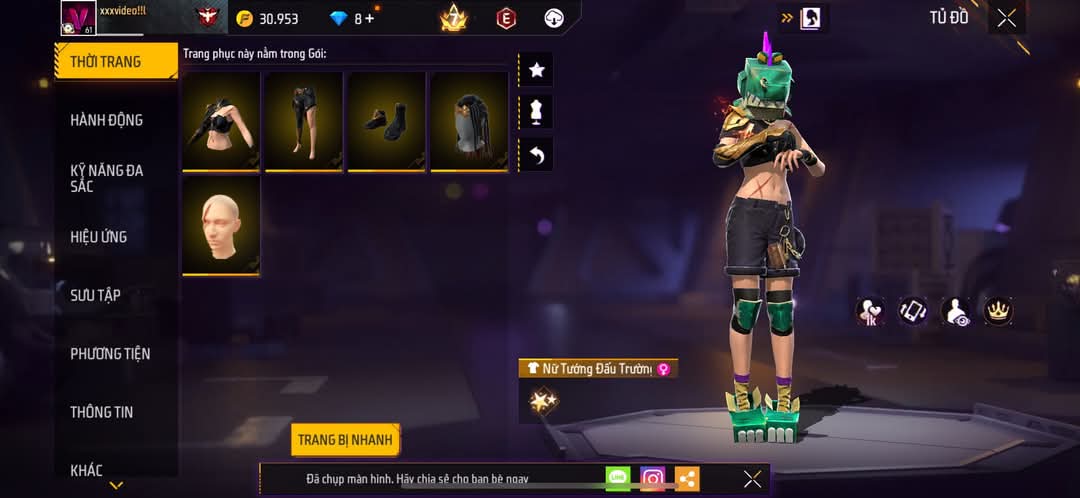The height and width of the screenshot is (498, 1080).
Task: Switch to the Hành Động tab
Action: point(106,120)
